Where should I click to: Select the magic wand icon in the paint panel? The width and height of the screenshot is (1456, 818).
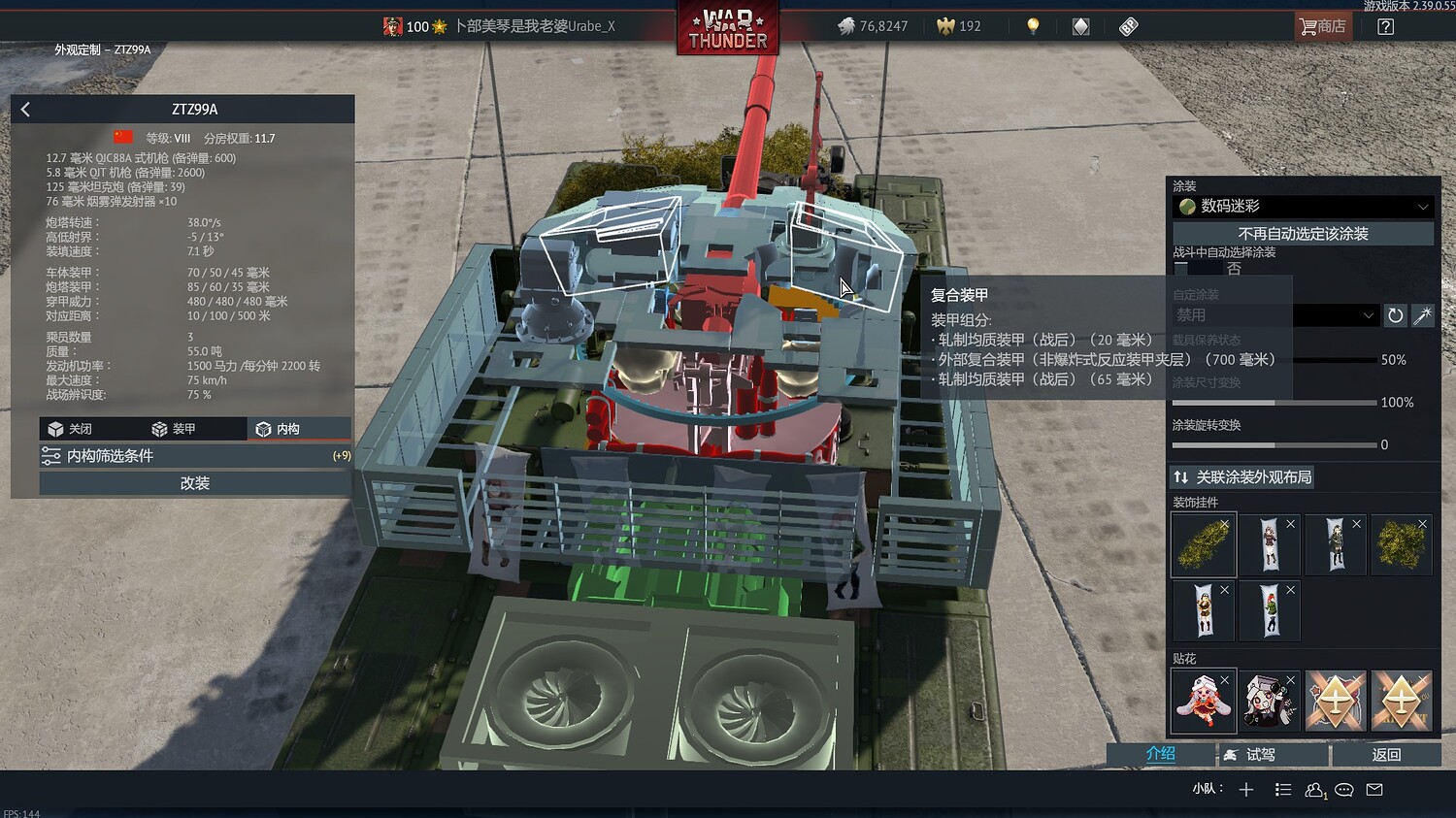pyautogui.click(x=1423, y=315)
